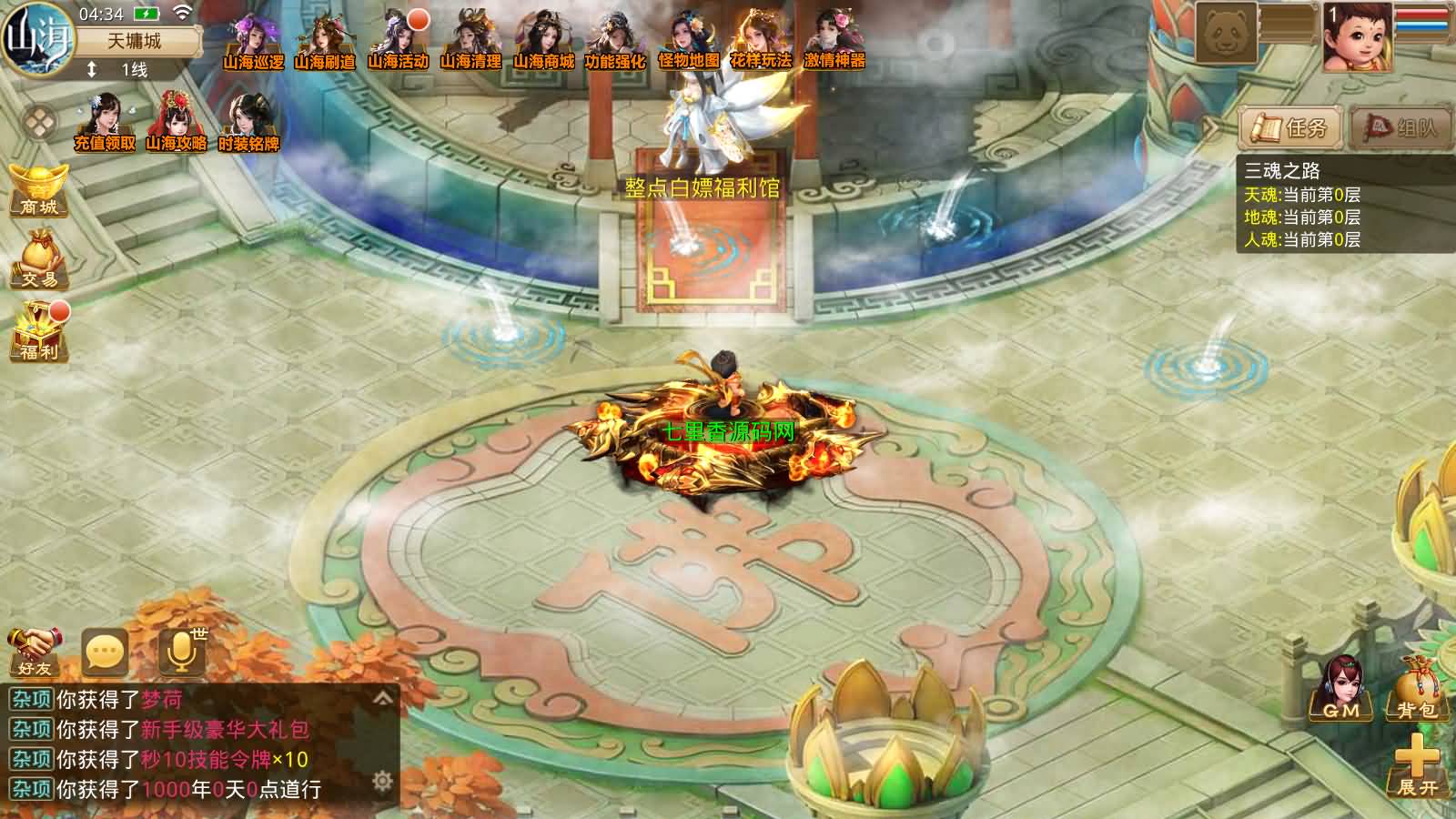The height and width of the screenshot is (819, 1456).
Task: Click the 山海清理 icon
Action: click(x=470, y=41)
